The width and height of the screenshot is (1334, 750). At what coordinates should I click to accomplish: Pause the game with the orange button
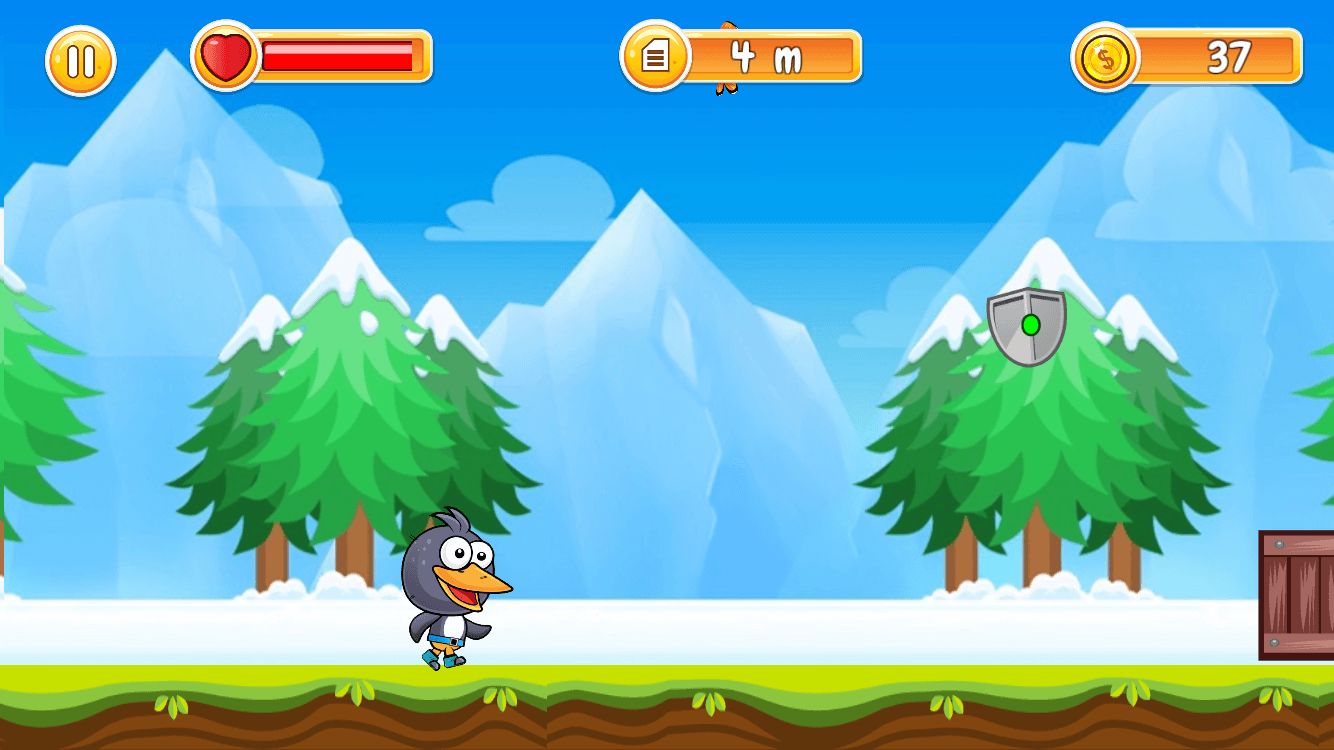(x=81, y=61)
